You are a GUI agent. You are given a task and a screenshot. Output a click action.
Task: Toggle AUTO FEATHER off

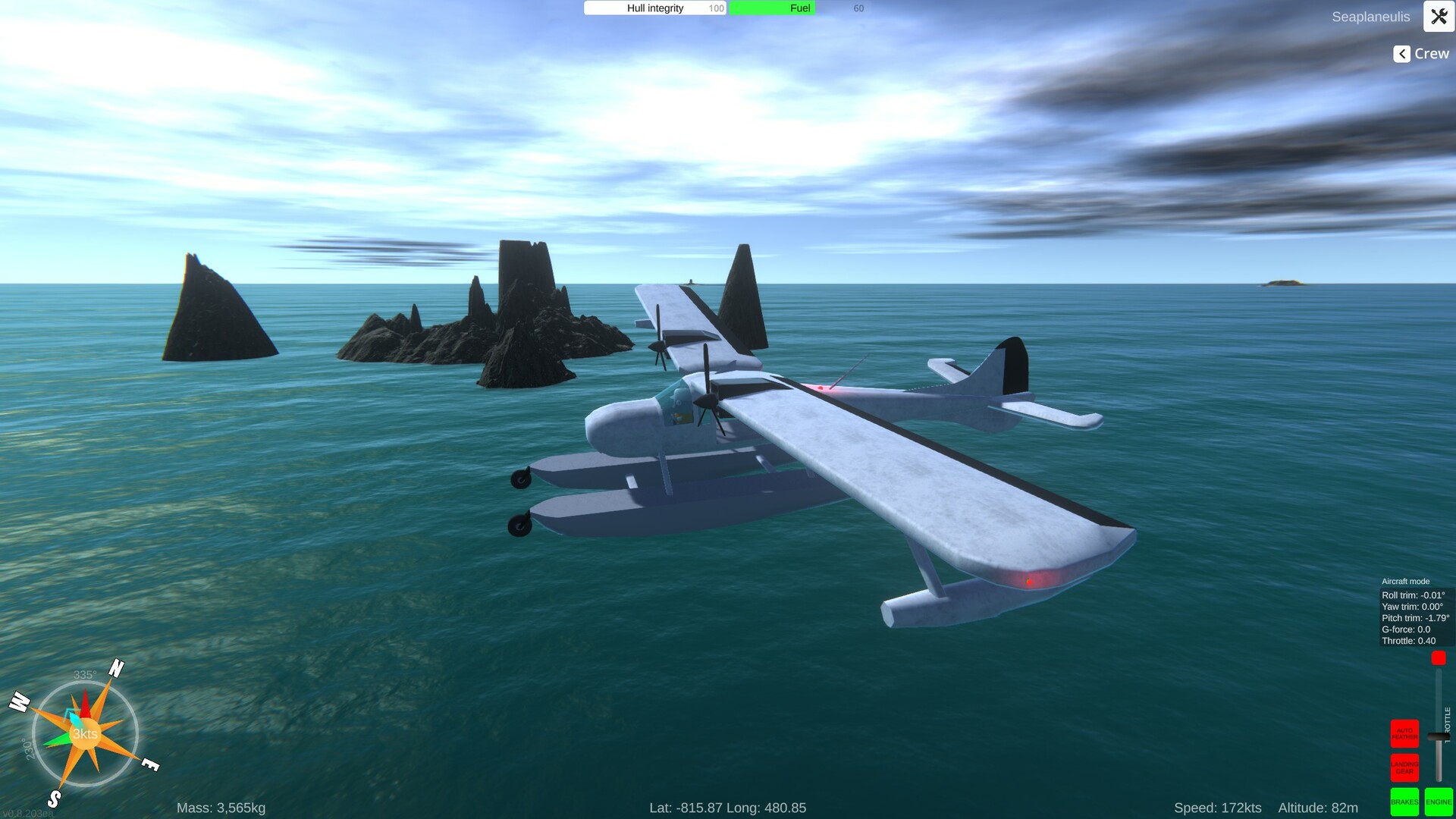(x=1404, y=733)
